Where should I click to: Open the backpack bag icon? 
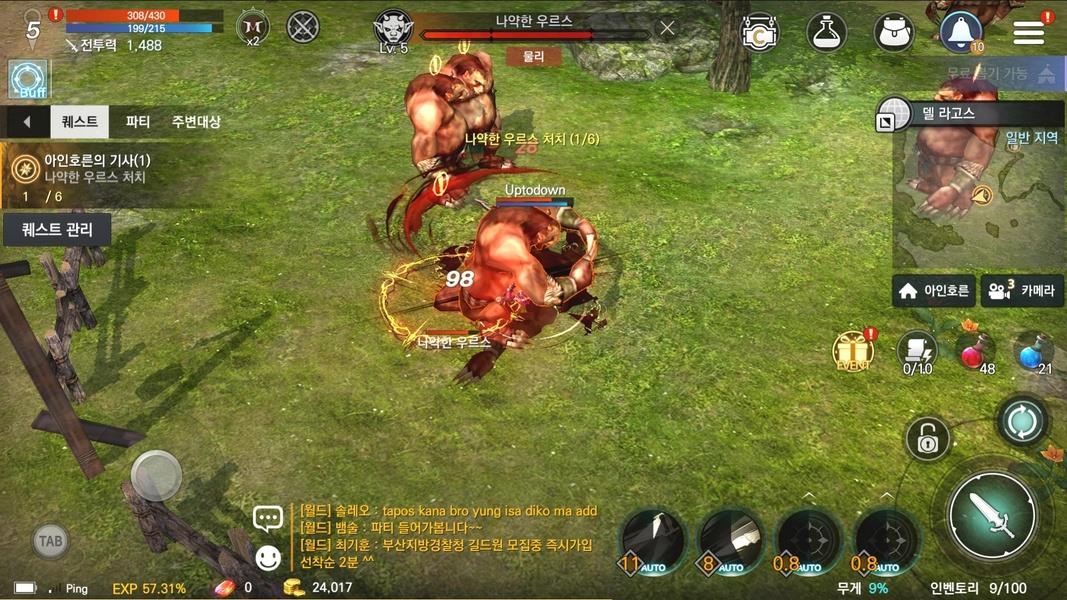click(894, 32)
